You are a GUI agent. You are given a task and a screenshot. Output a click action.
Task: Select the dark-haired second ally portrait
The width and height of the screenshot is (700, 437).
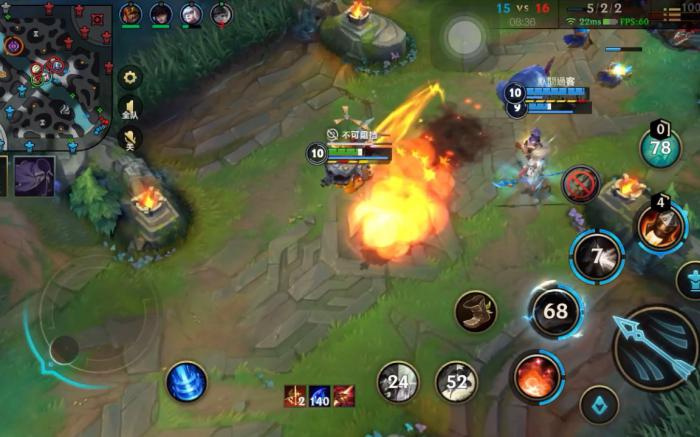(x=160, y=14)
